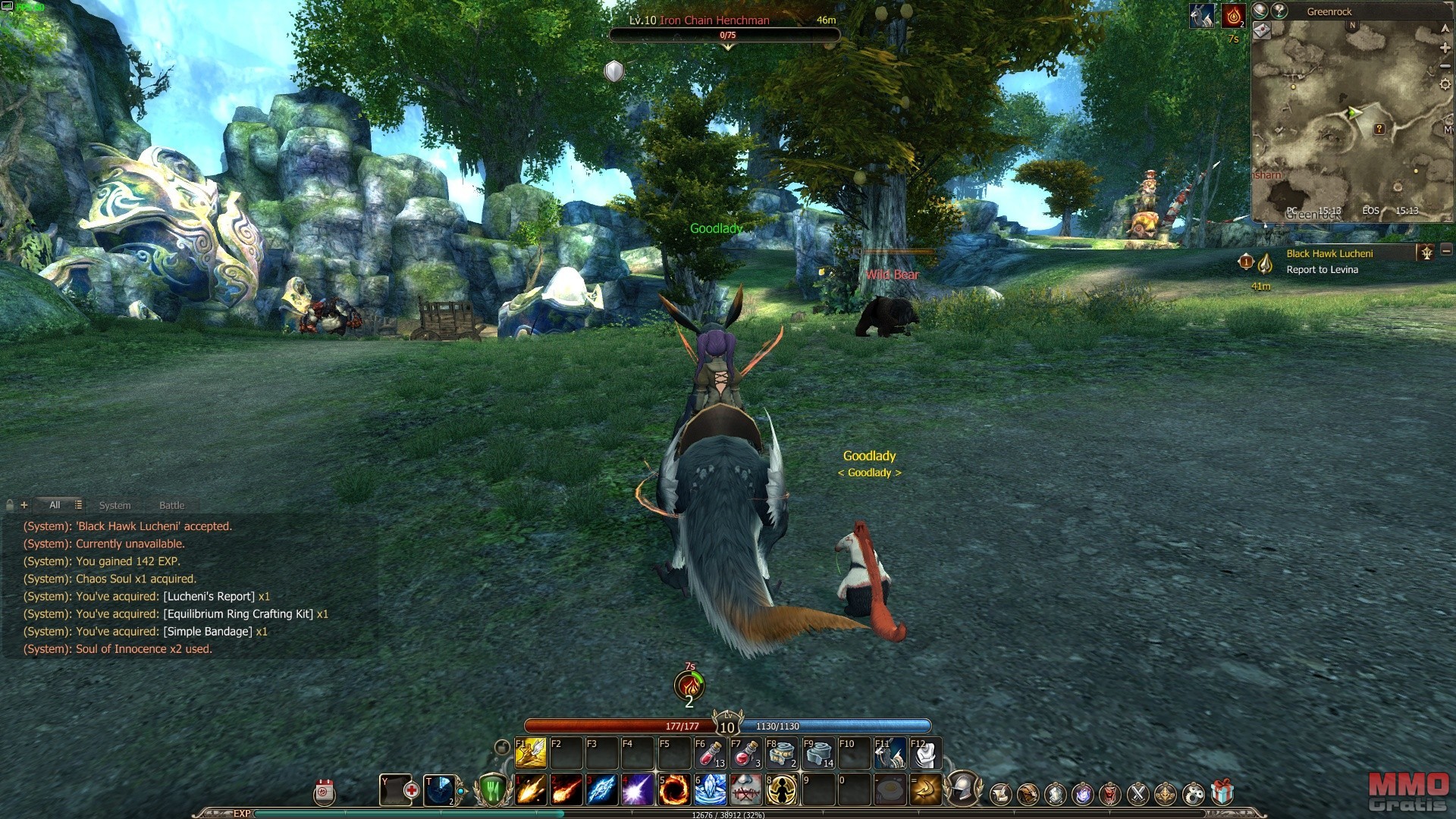Activate the winged mount skill in F1
This screenshot has width=1456, height=819.
point(531,754)
